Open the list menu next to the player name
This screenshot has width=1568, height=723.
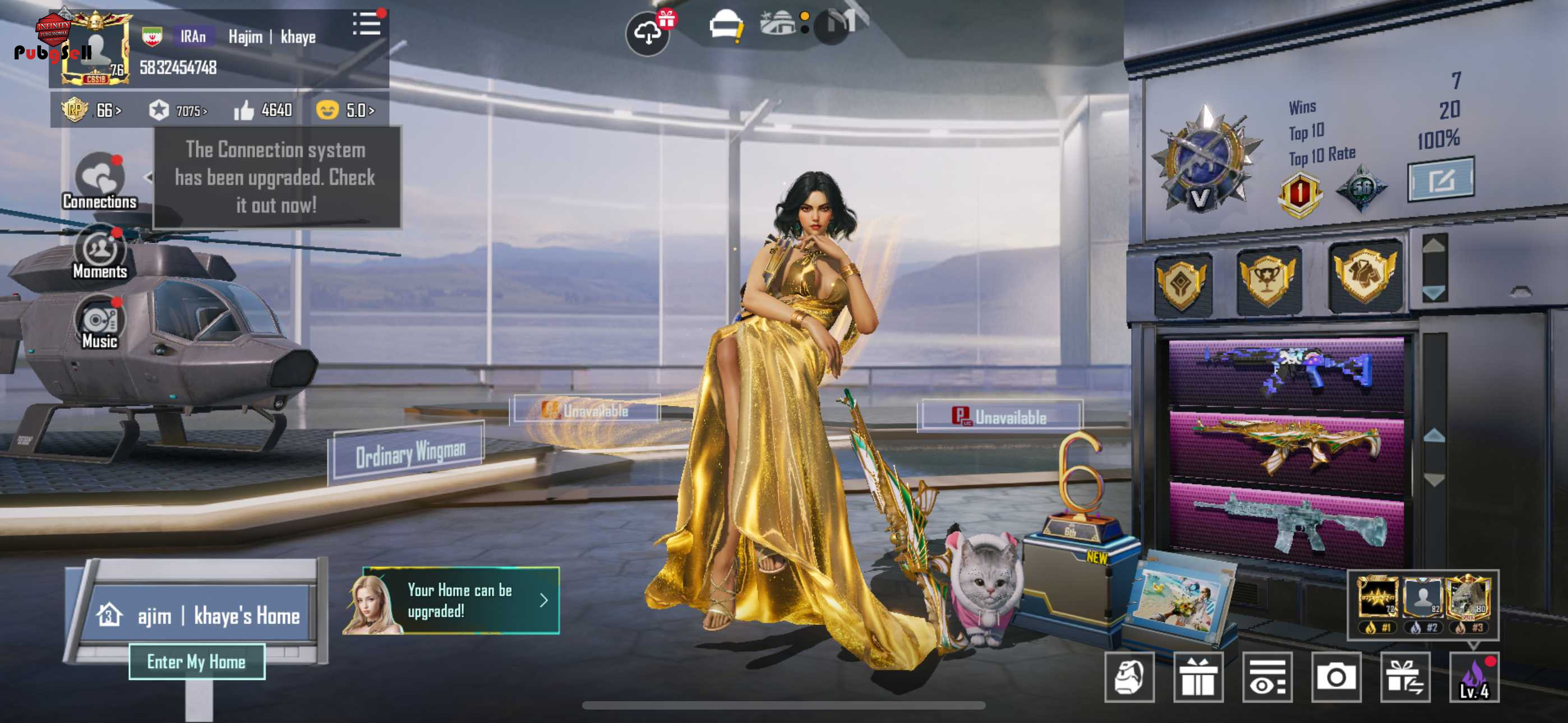tap(366, 25)
